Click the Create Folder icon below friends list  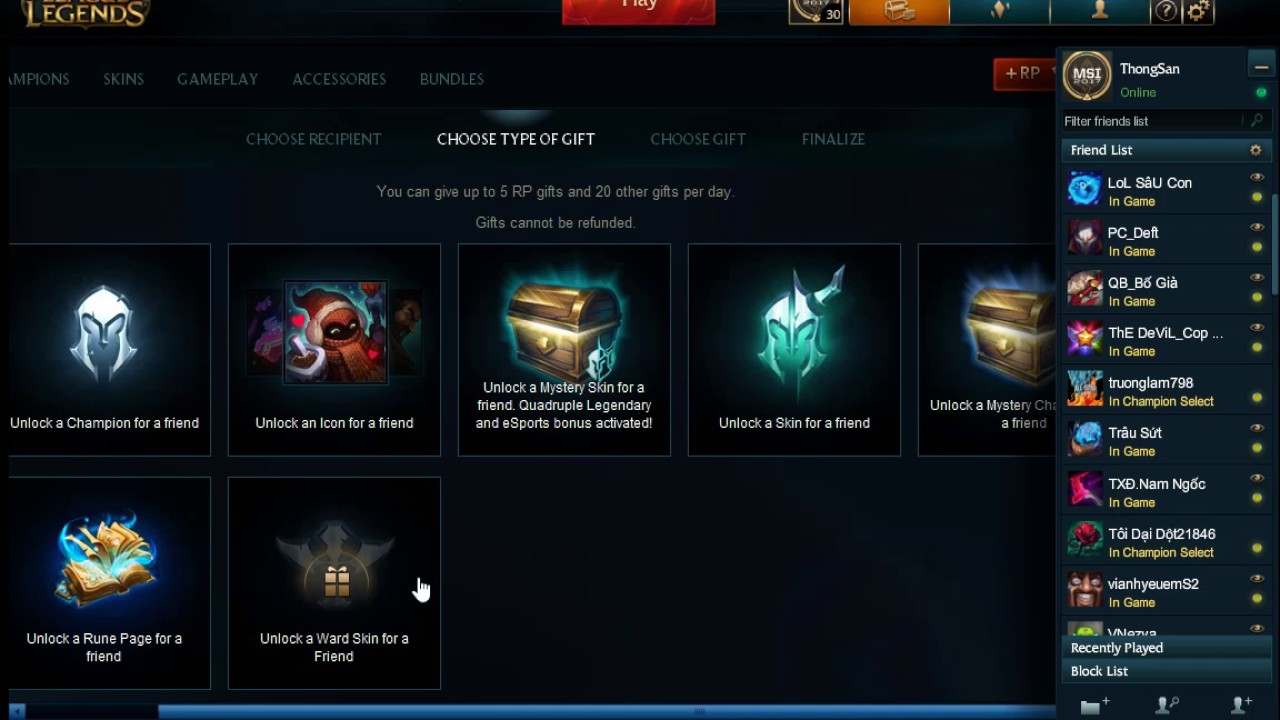[x=1092, y=706]
